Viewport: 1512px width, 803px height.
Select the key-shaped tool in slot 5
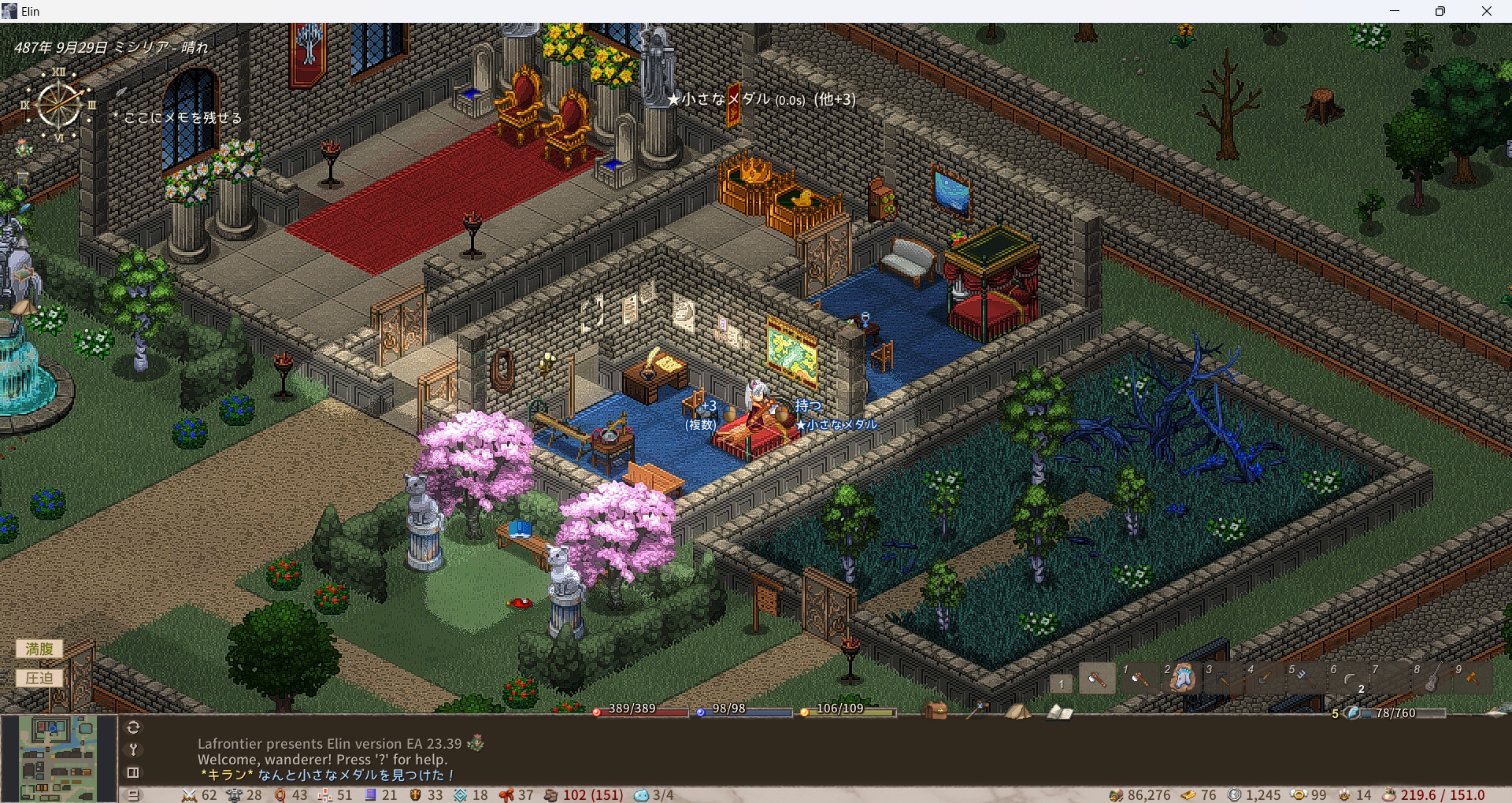[x=1306, y=678]
